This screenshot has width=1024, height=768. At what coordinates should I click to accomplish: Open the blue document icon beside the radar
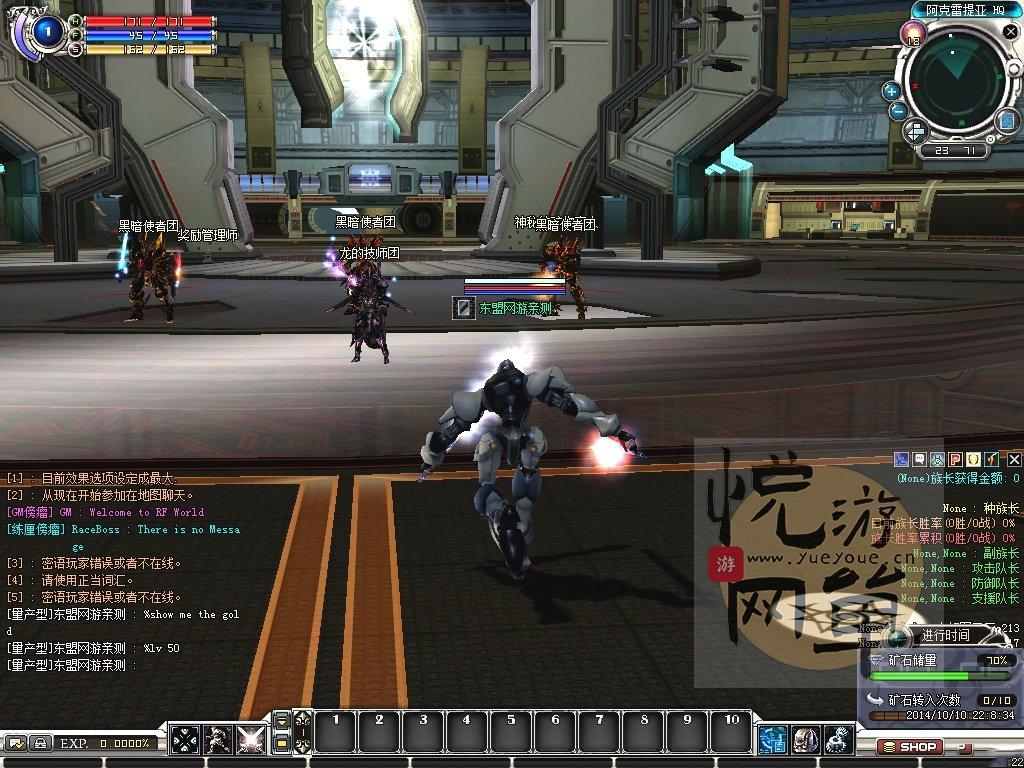pos(1007,121)
